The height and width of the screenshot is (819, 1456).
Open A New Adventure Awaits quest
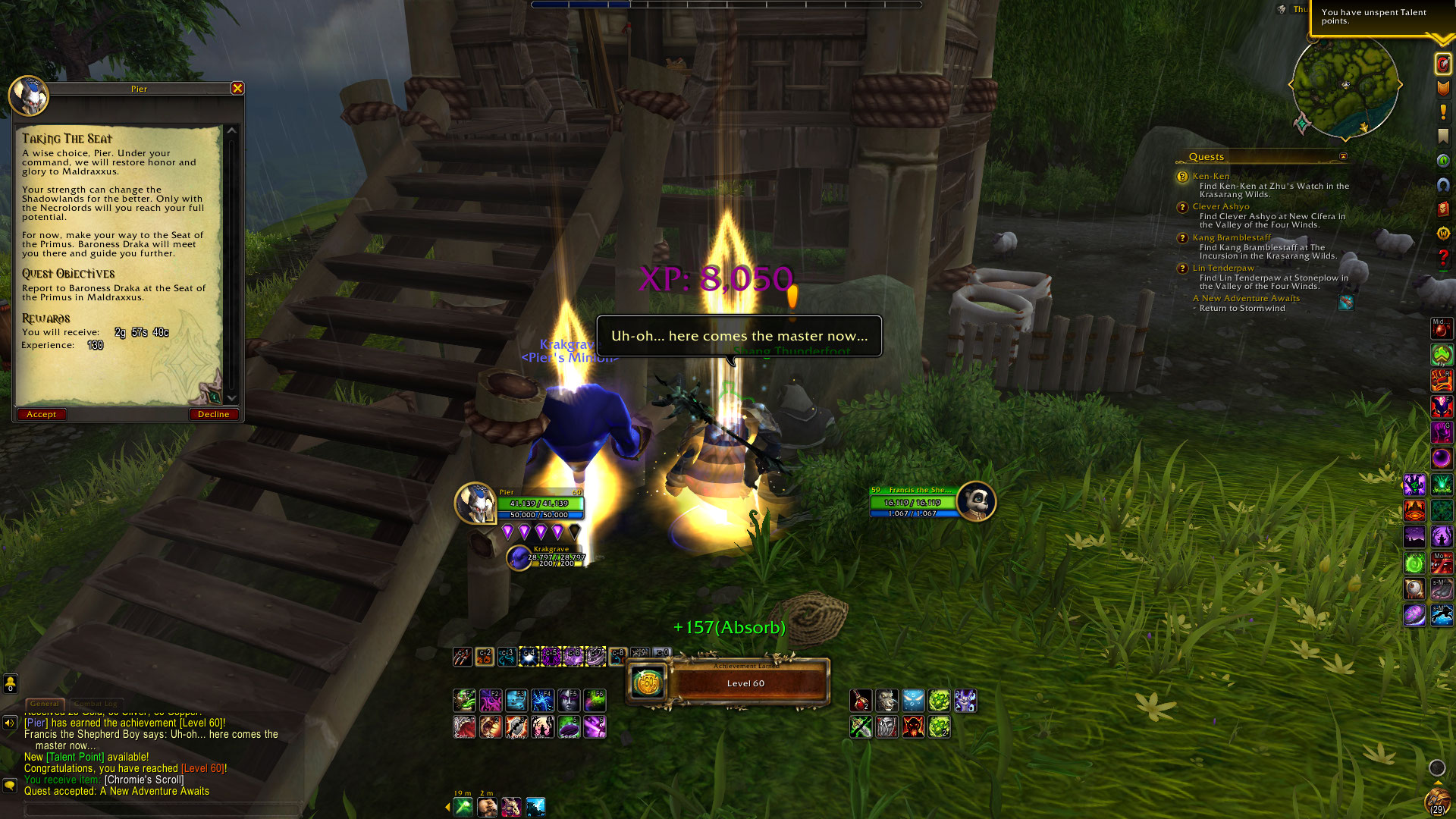coord(1245,298)
